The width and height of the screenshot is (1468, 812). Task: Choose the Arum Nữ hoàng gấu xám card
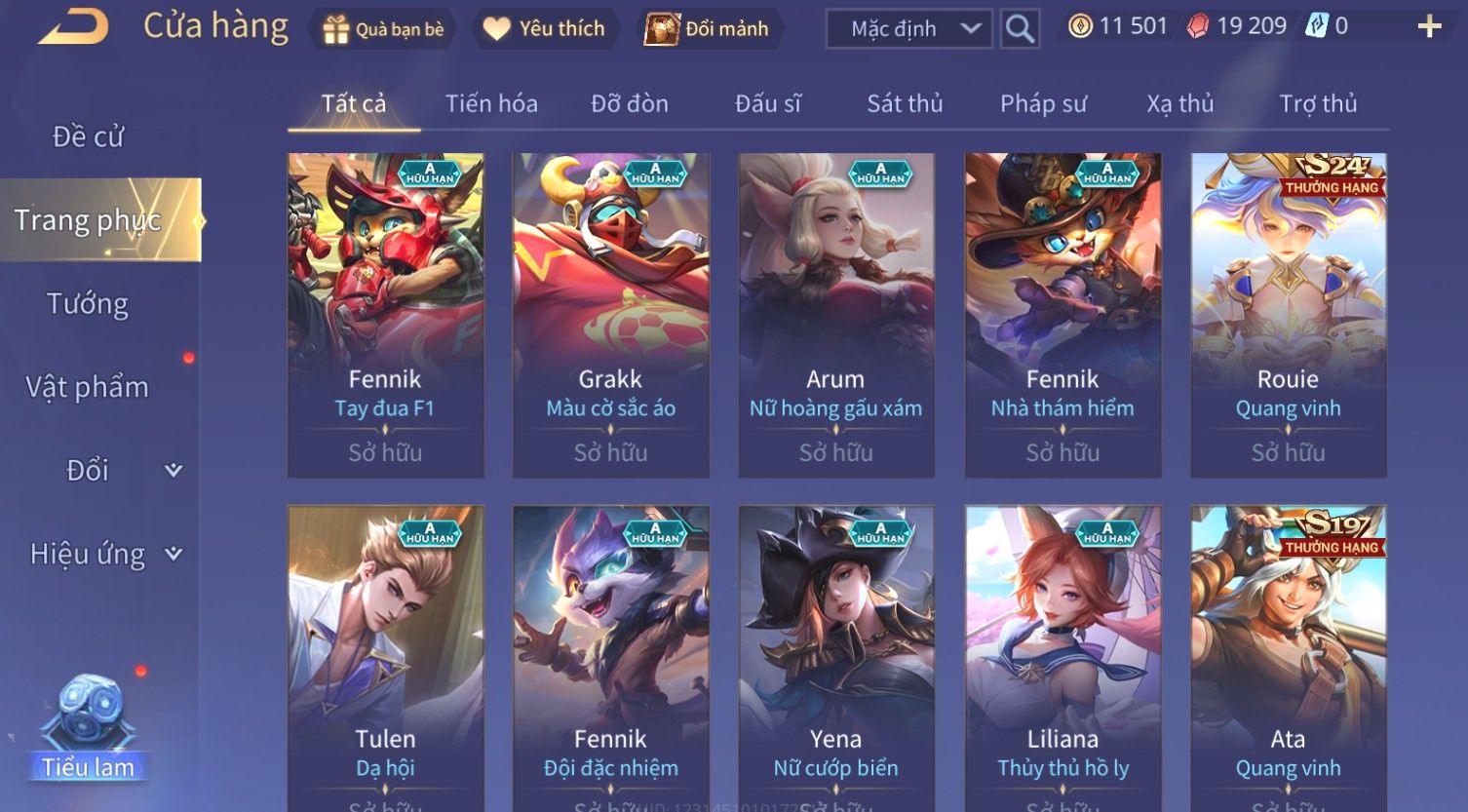coord(836,314)
